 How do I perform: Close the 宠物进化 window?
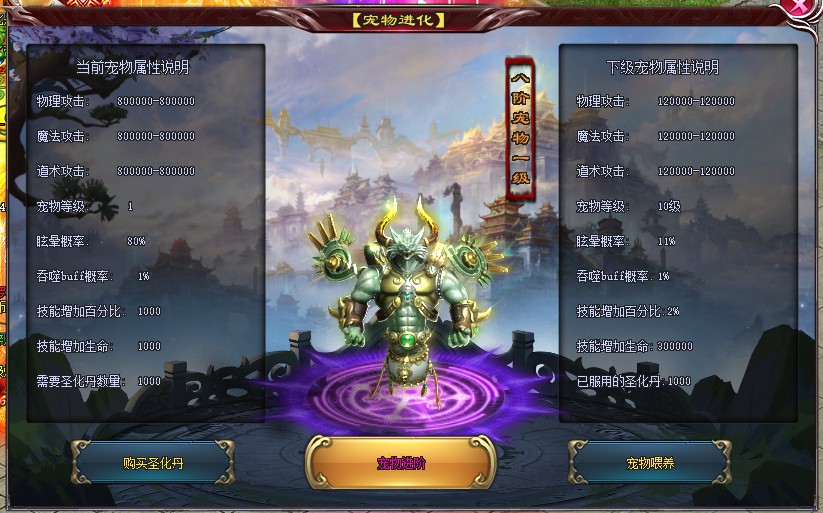coord(799,8)
